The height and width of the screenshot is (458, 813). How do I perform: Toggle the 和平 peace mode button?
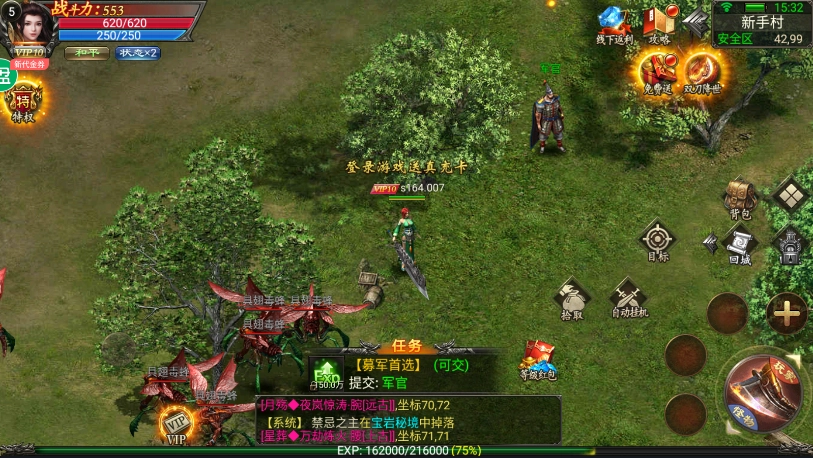coord(88,53)
